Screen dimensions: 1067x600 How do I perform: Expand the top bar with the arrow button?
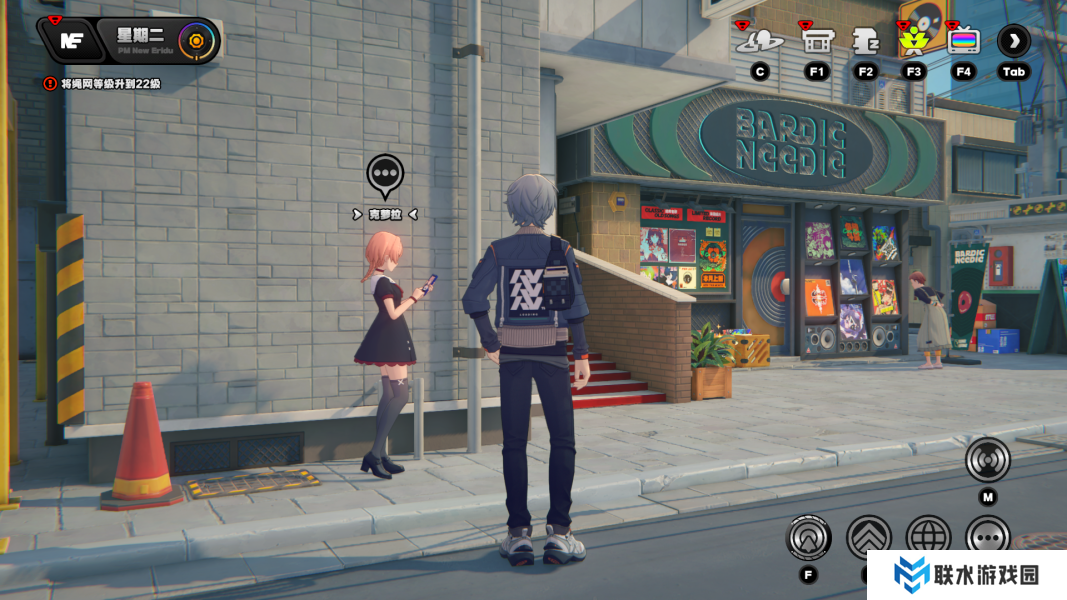[1014, 41]
